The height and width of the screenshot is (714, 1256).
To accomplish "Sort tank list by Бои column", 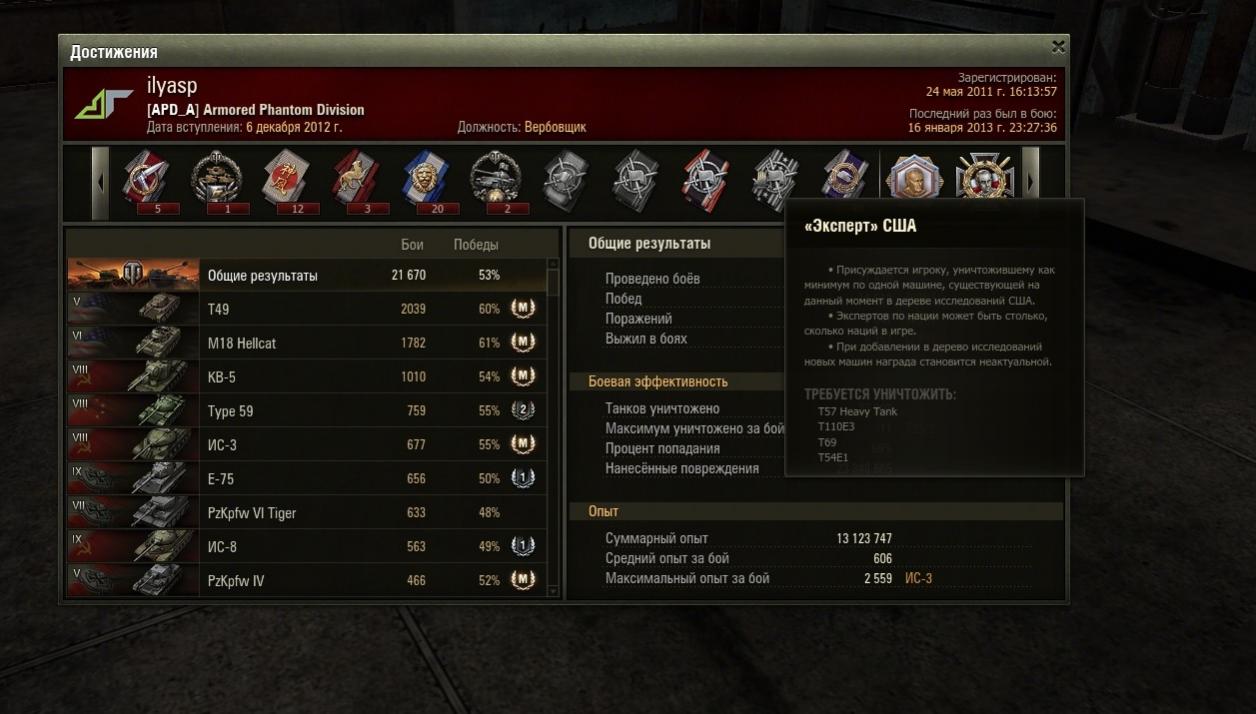I will pyautogui.click(x=412, y=245).
